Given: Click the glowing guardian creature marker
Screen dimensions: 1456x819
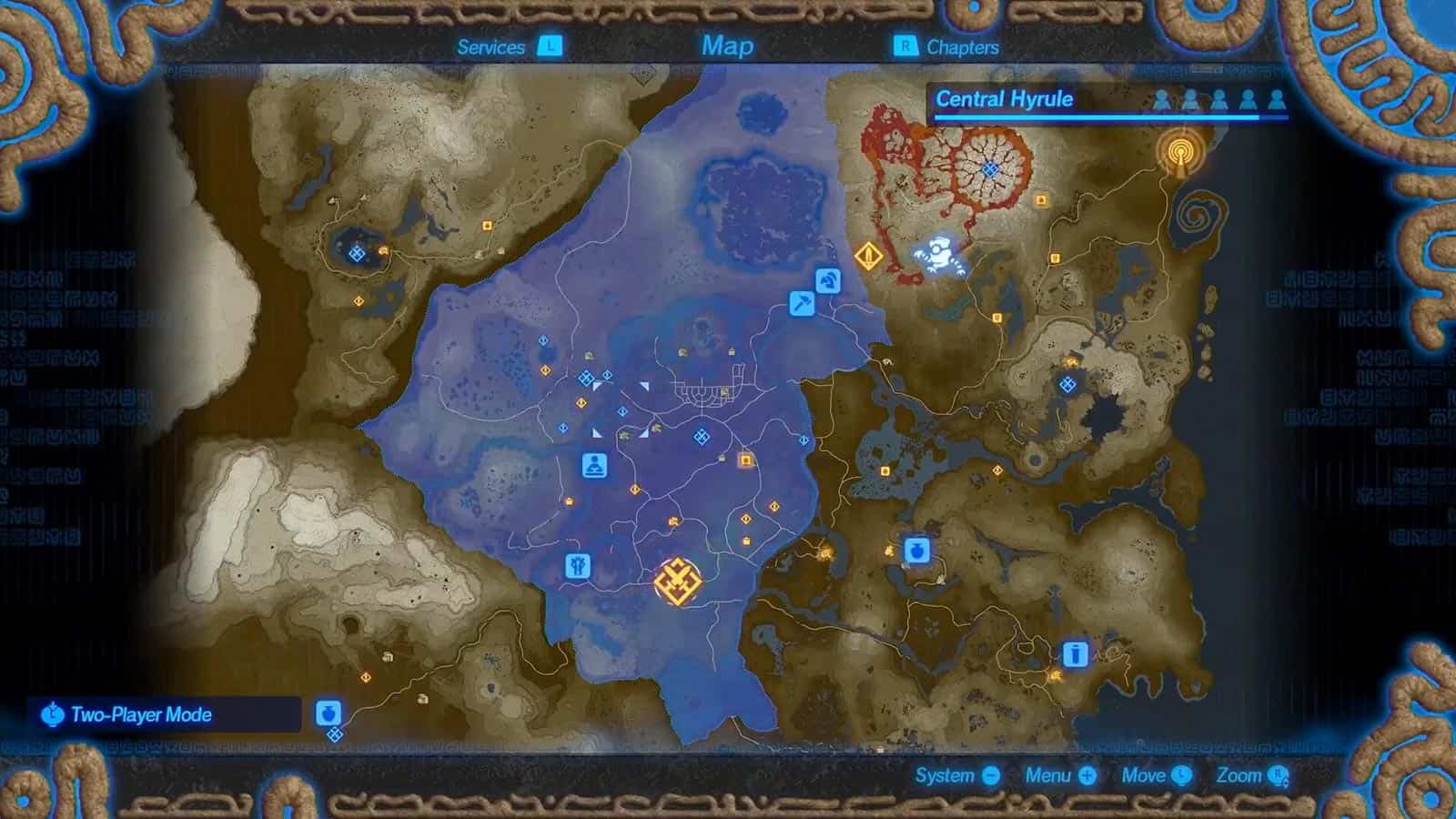Looking at the screenshot, I should coord(939,255).
